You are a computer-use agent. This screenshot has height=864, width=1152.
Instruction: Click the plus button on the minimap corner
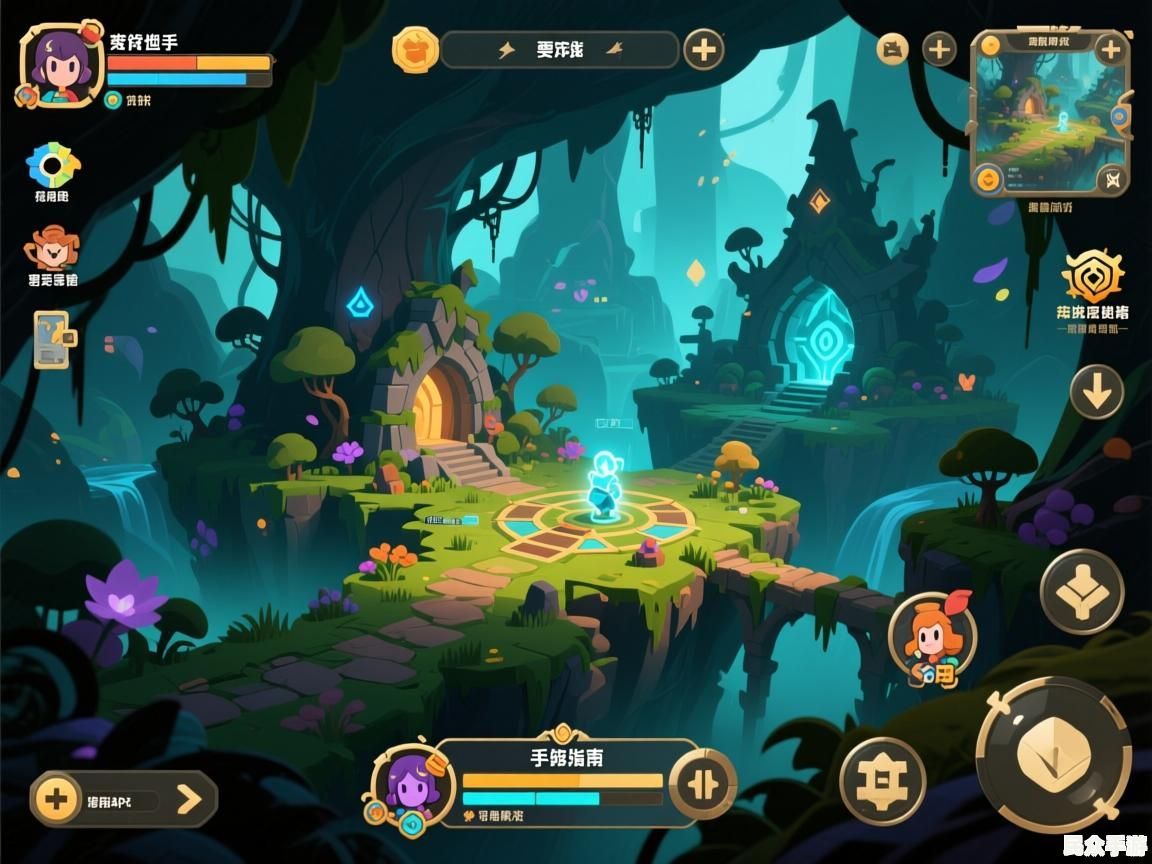1110,48
